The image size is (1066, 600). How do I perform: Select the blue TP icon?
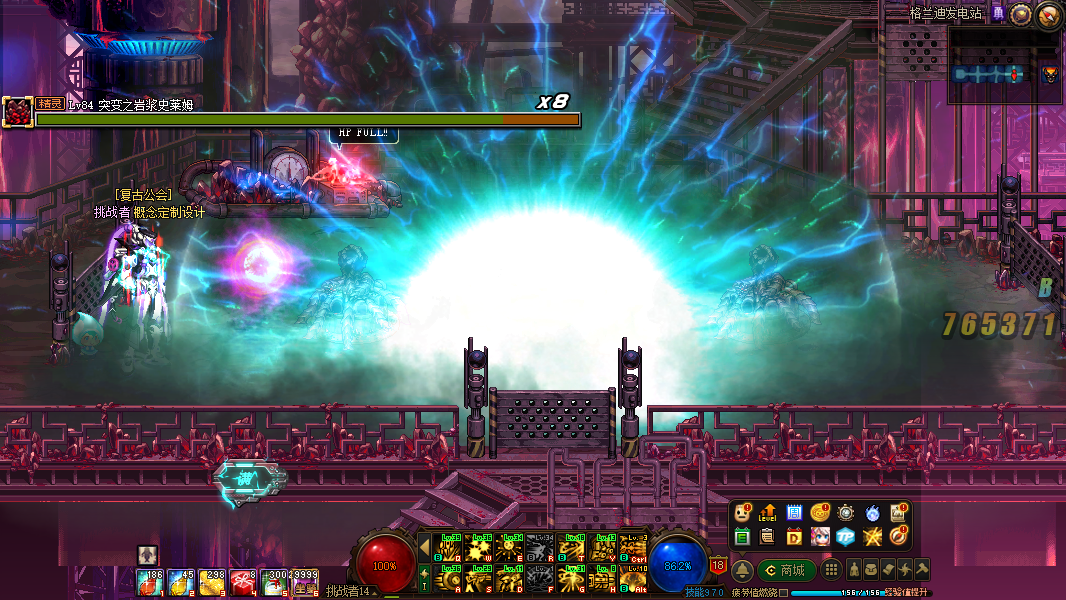tap(846, 537)
